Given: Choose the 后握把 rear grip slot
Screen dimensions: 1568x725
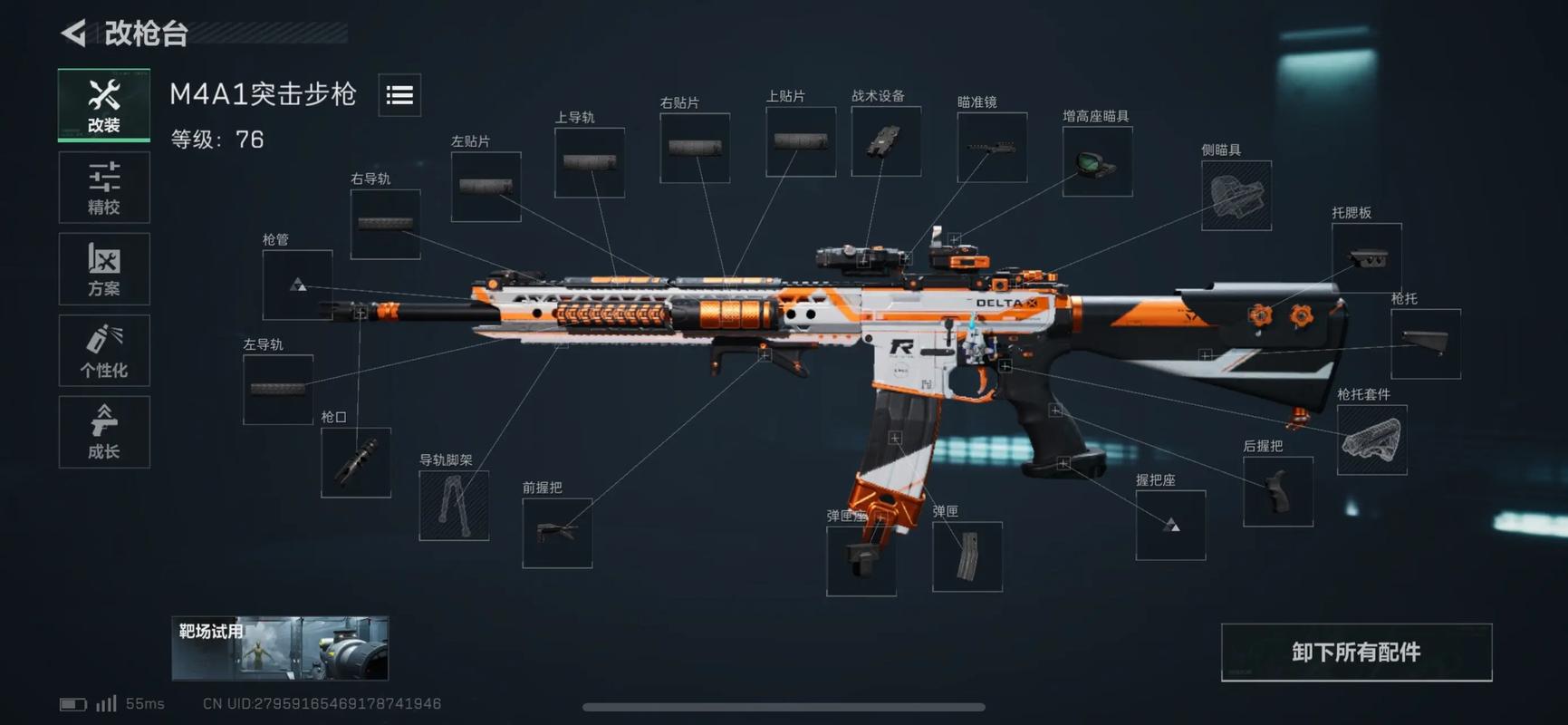Looking at the screenshot, I should click(1277, 491).
